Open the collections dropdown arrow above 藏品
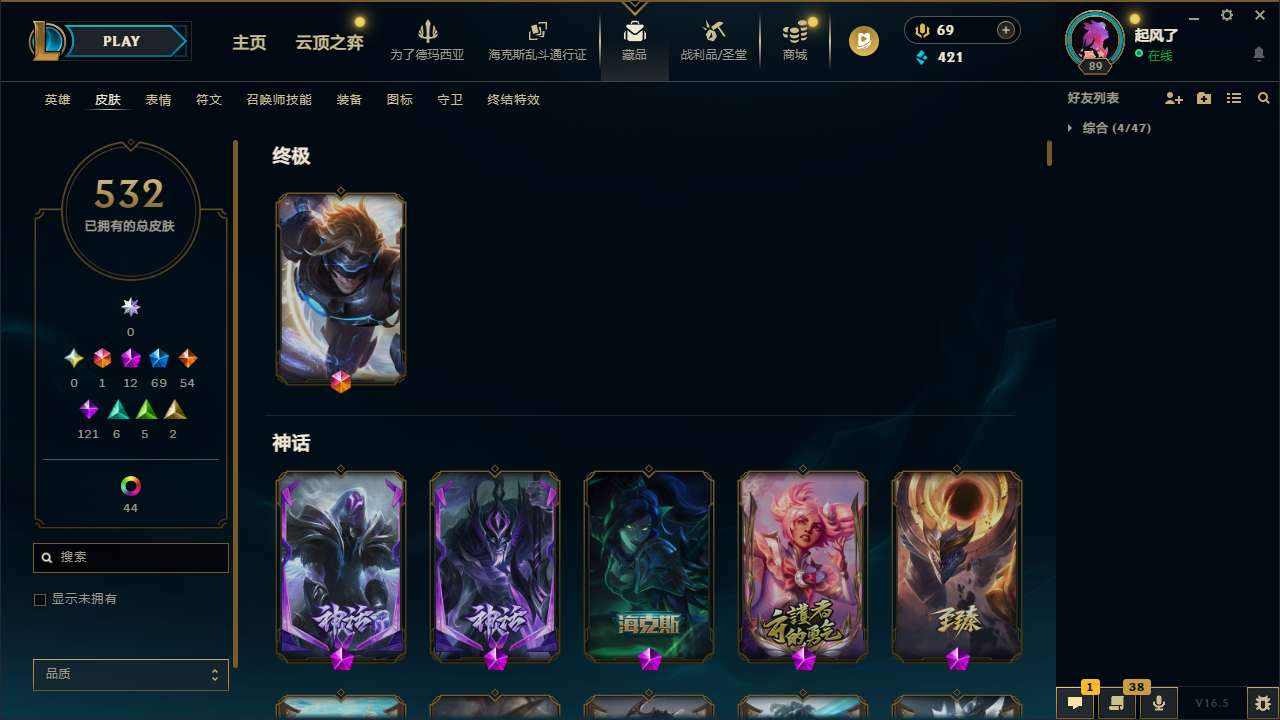 (x=634, y=8)
